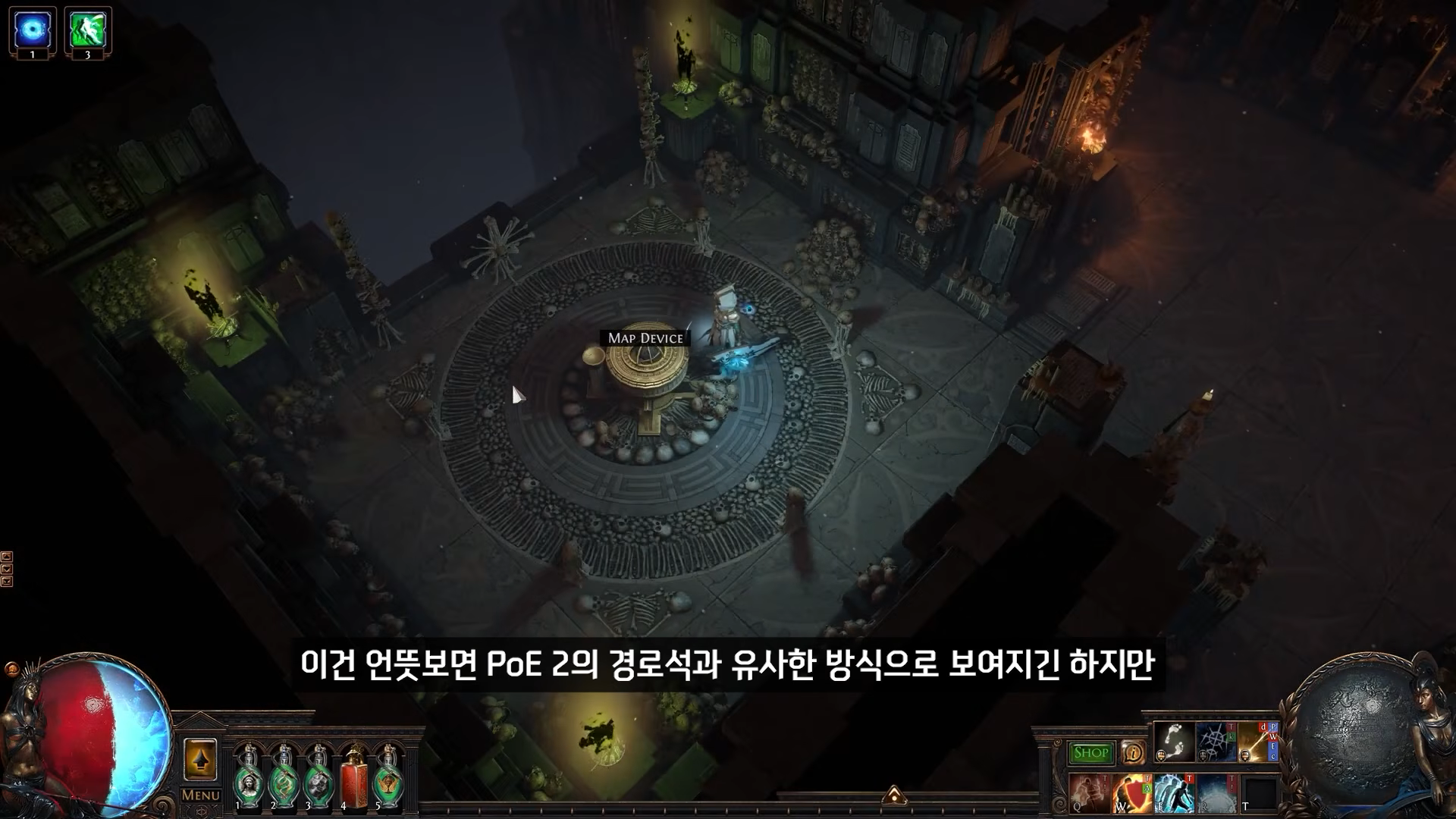Open the green Shop button
The width and height of the screenshot is (1456, 819).
[1091, 753]
